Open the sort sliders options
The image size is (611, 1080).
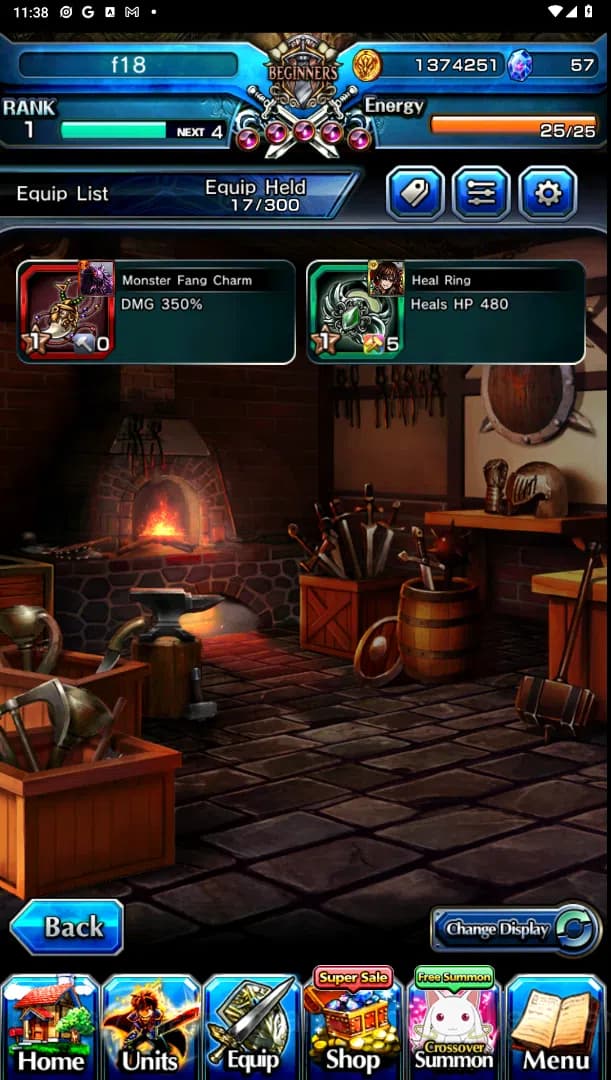(x=481, y=193)
